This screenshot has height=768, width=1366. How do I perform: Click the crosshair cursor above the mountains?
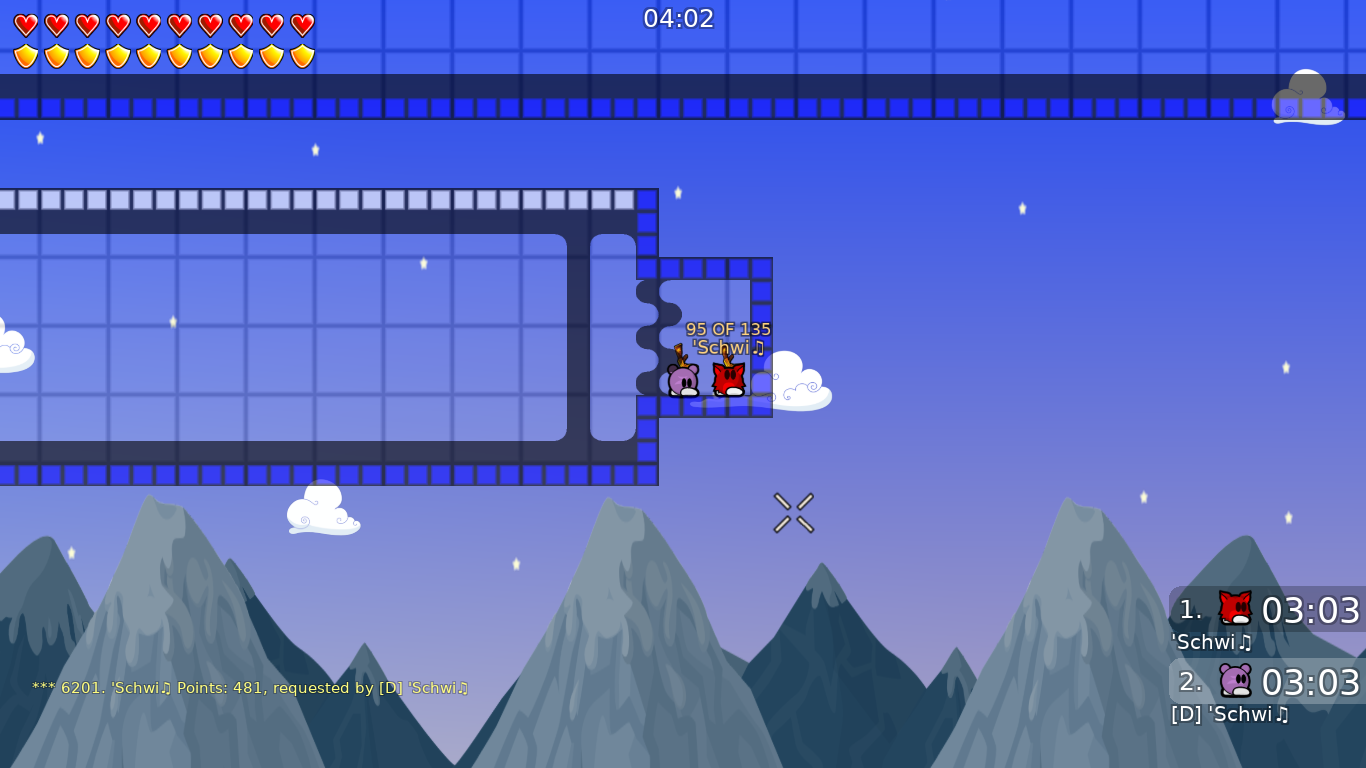tap(793, 512)
